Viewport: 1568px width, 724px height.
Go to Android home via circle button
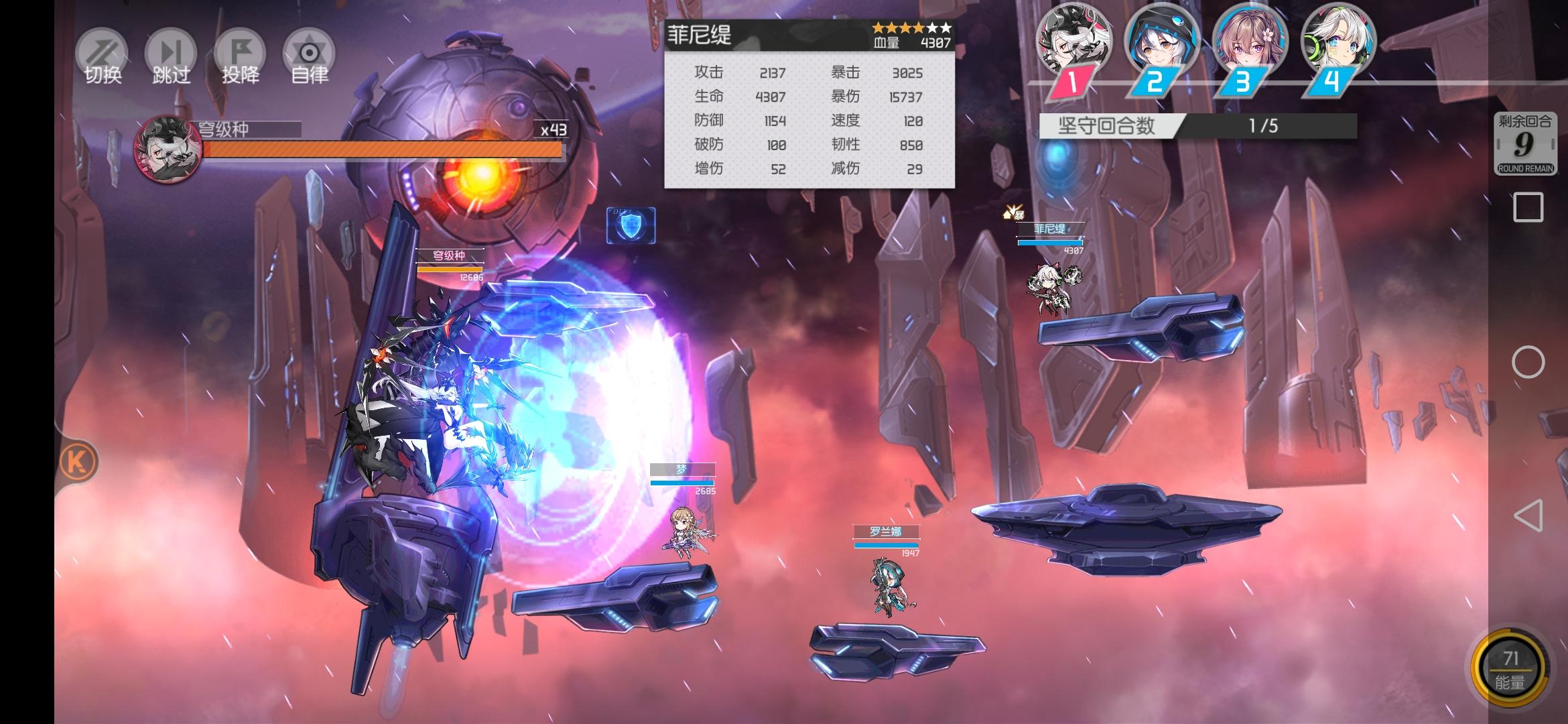(1528, 362)
